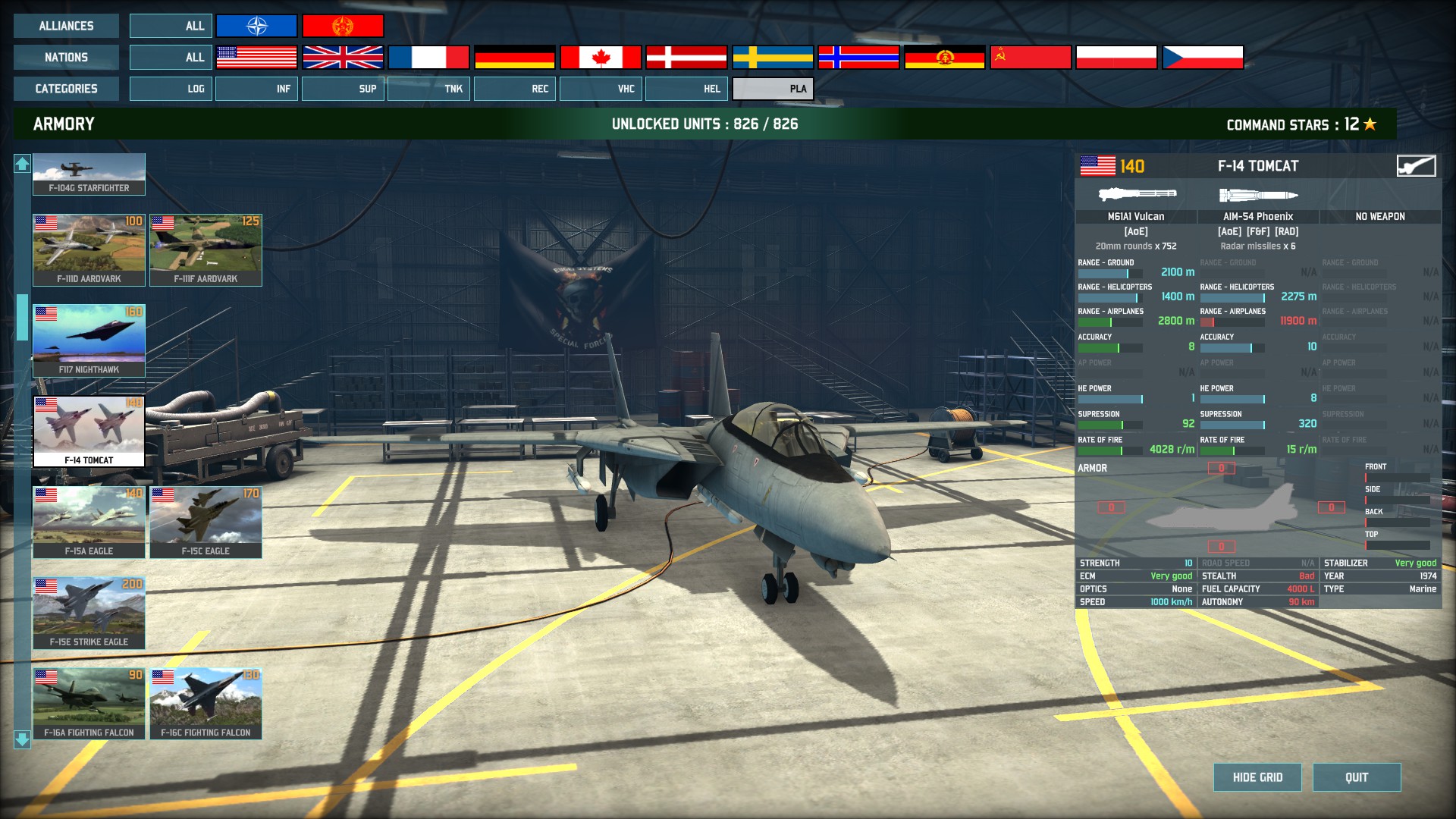Hide the grid overlay
Image resolution: width=1456 pixels, height=819 pixels.
click(x=1257, y=777)
